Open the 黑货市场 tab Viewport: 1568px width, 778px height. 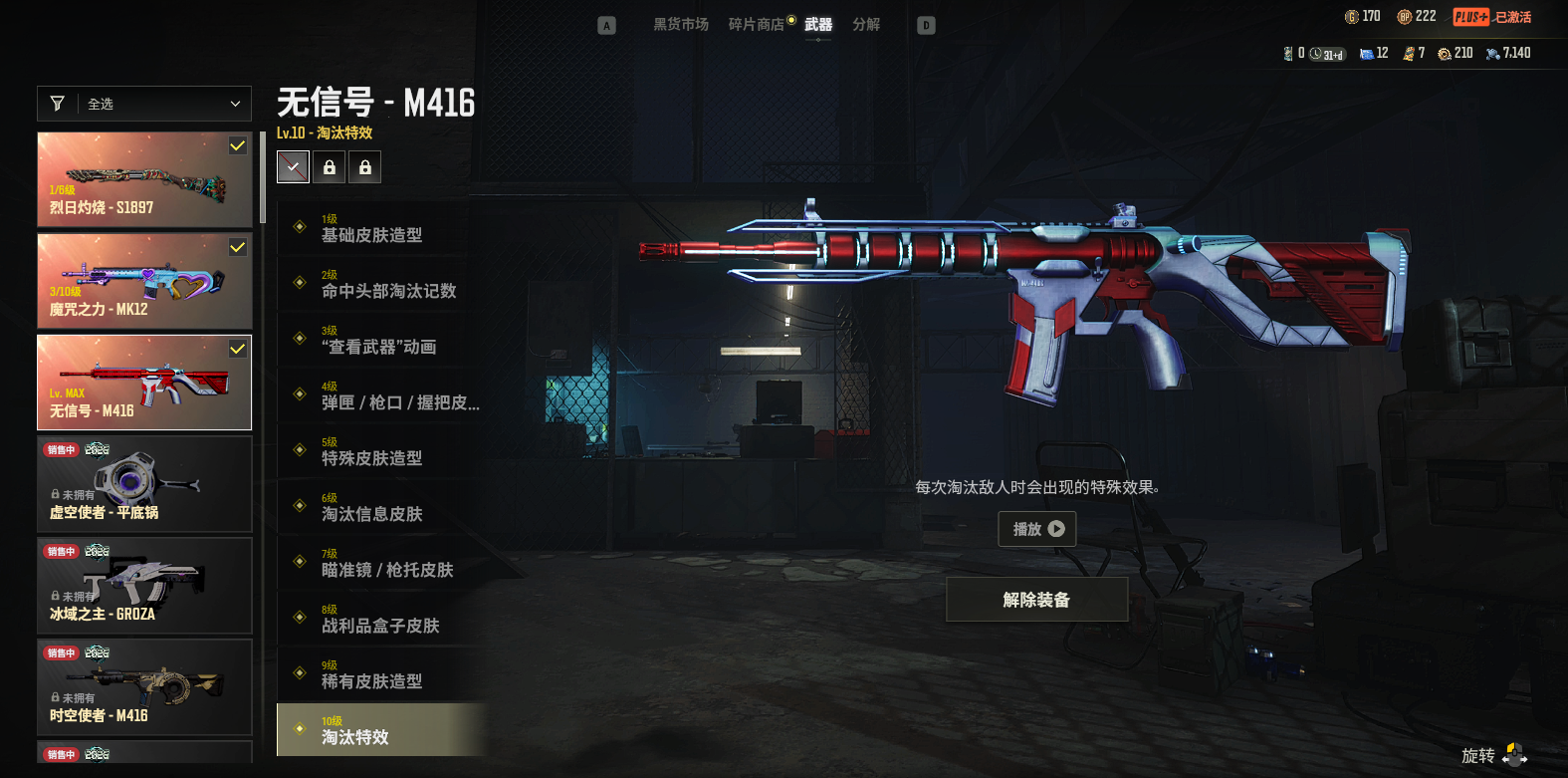point(681,25)
